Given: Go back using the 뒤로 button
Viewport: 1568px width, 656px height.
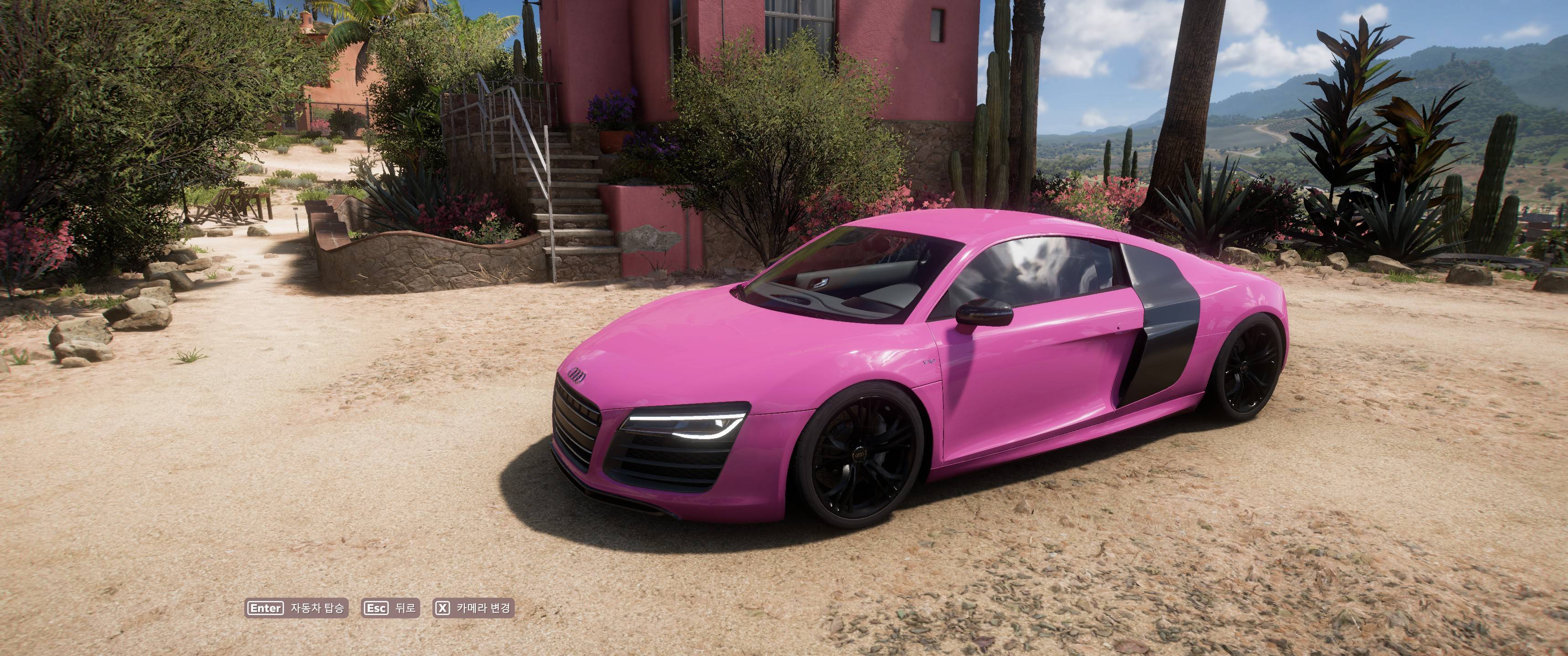Looking at the screenshot, I should tap(391, 608).
